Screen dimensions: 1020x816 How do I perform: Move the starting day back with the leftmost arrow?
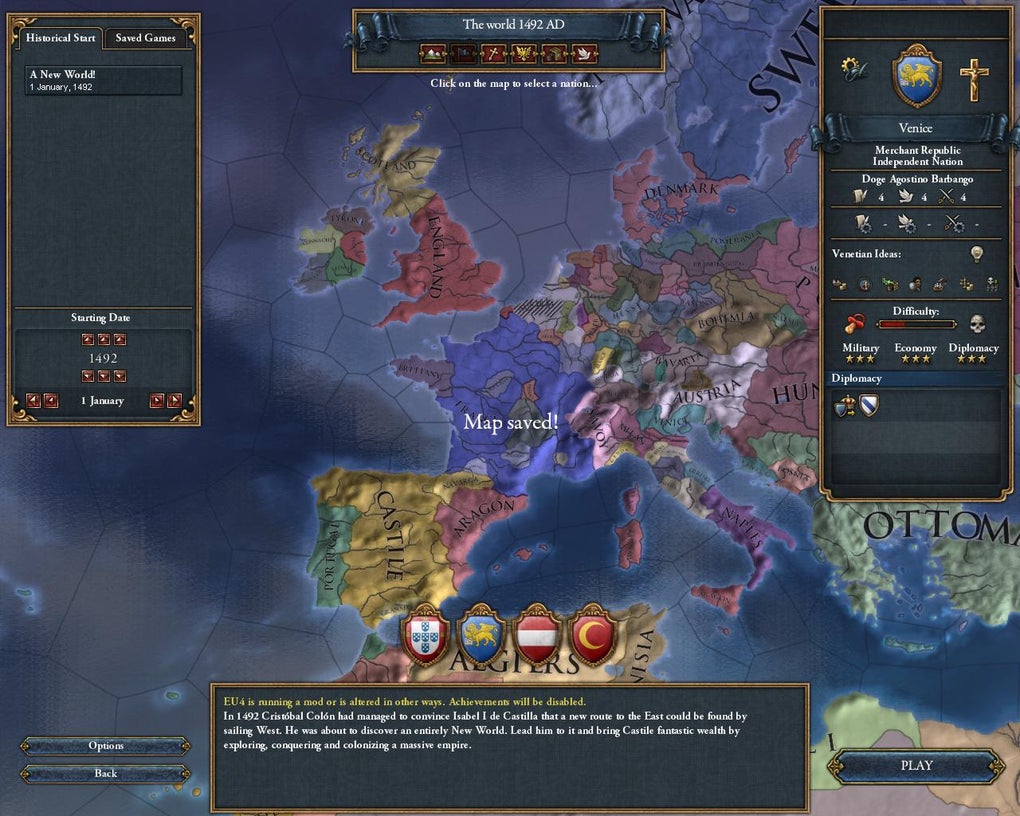point(33,401)
